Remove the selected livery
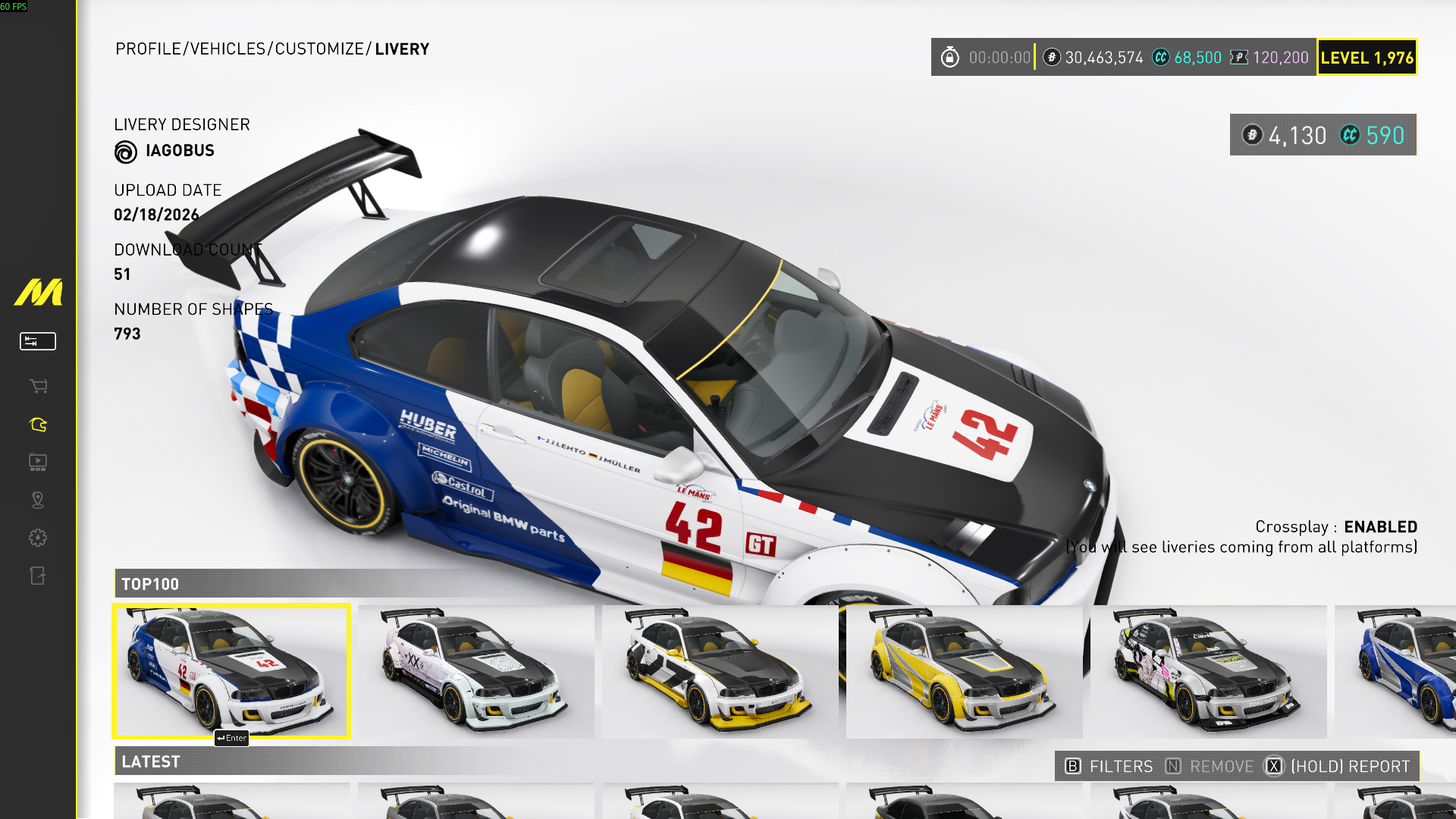Viewport: 1456px width, 819px height. click(1210, 767)
